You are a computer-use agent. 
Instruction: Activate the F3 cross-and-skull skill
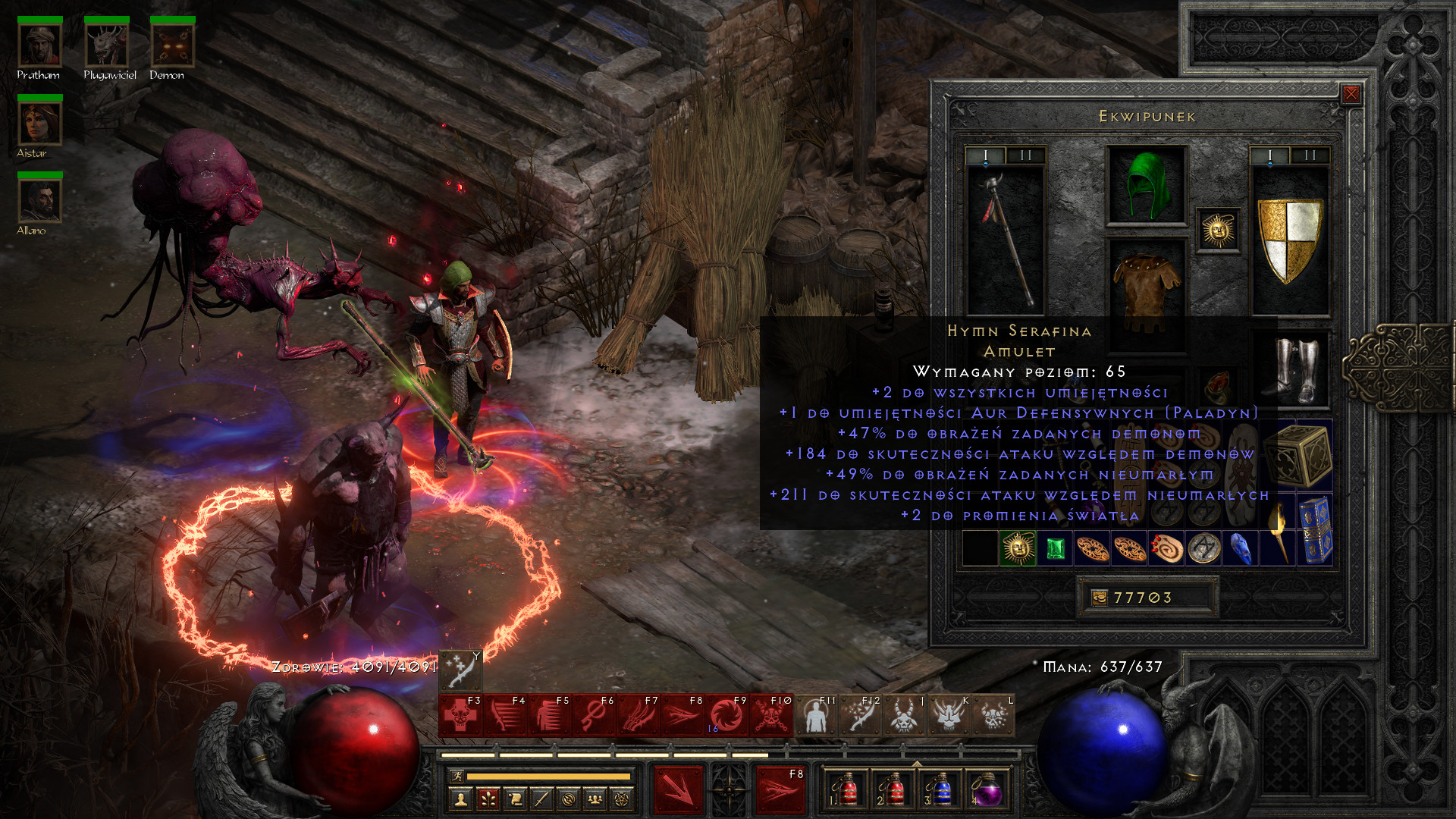coord(460,717)
